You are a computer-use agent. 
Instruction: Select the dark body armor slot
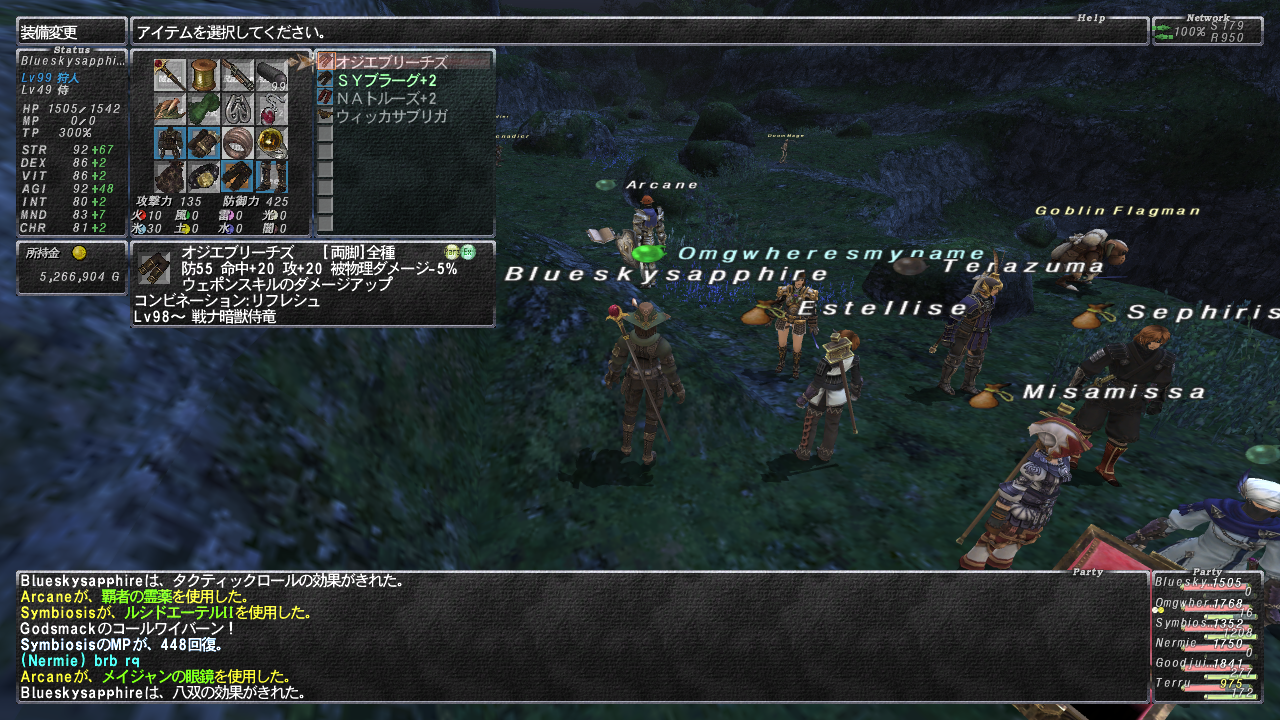(170, 143)
